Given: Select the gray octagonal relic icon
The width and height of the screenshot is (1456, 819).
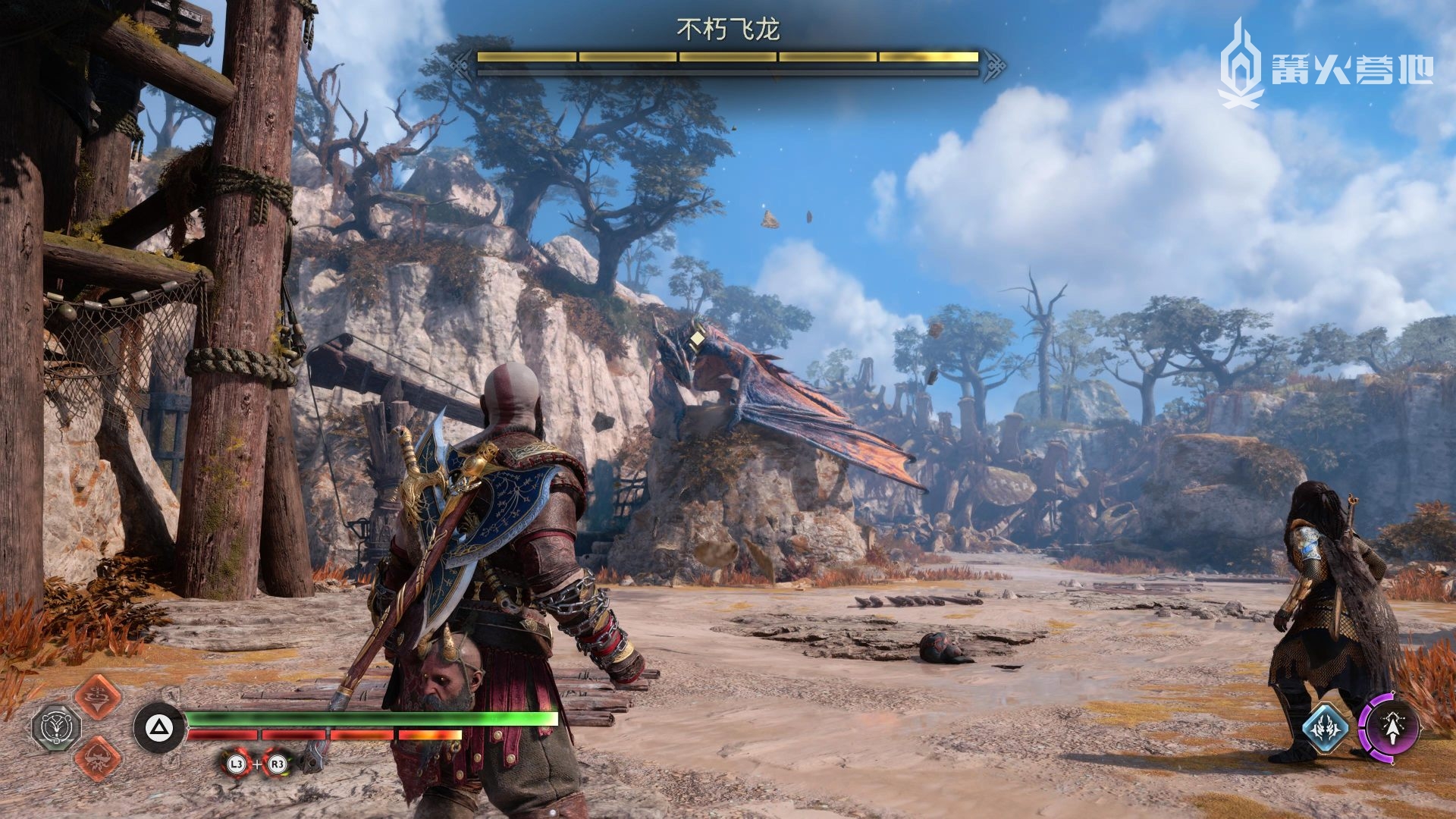Looking at the screenshot, I should click(55, 727).
